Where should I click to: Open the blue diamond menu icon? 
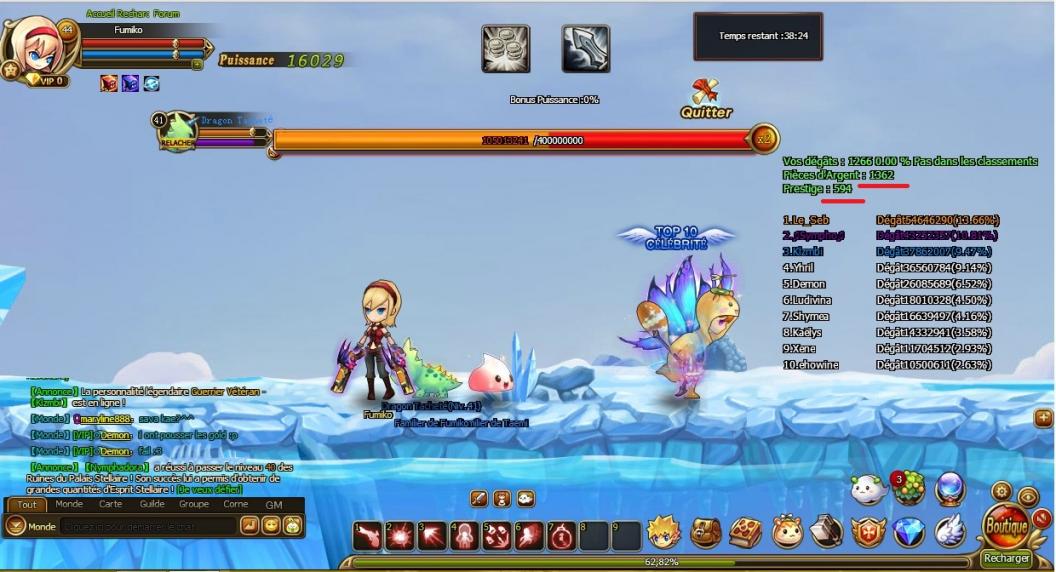(908, 532)
